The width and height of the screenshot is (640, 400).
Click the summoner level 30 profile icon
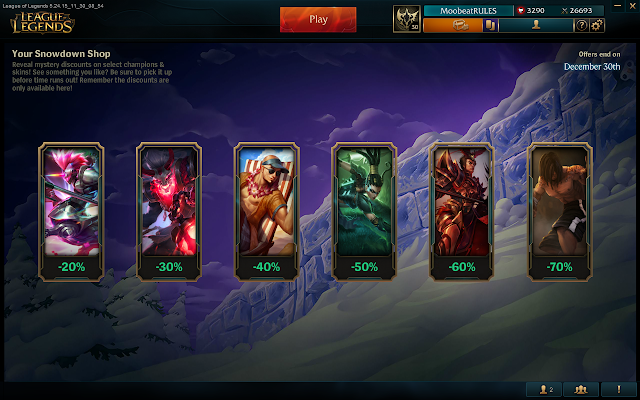point(408,18)
